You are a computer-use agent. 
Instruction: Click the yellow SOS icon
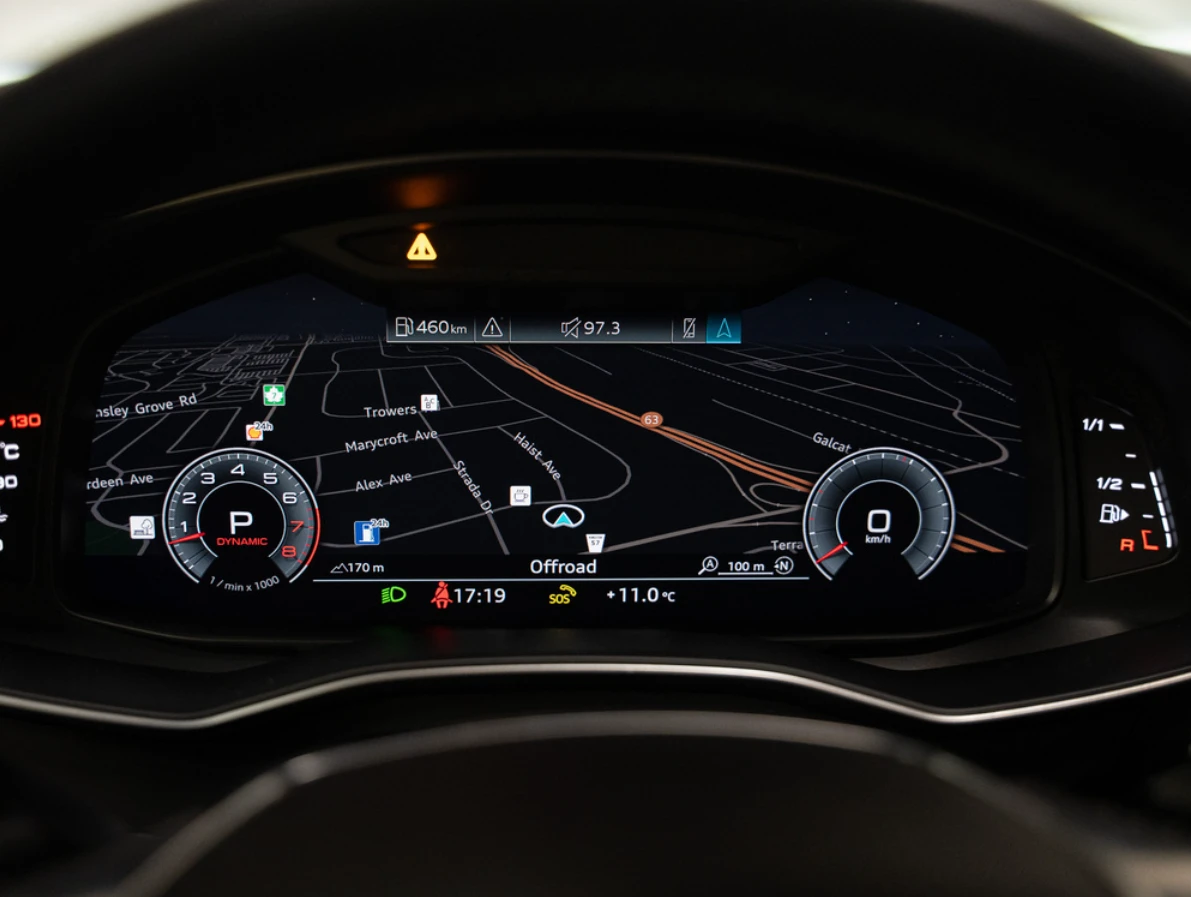click(x=562, y=596)
